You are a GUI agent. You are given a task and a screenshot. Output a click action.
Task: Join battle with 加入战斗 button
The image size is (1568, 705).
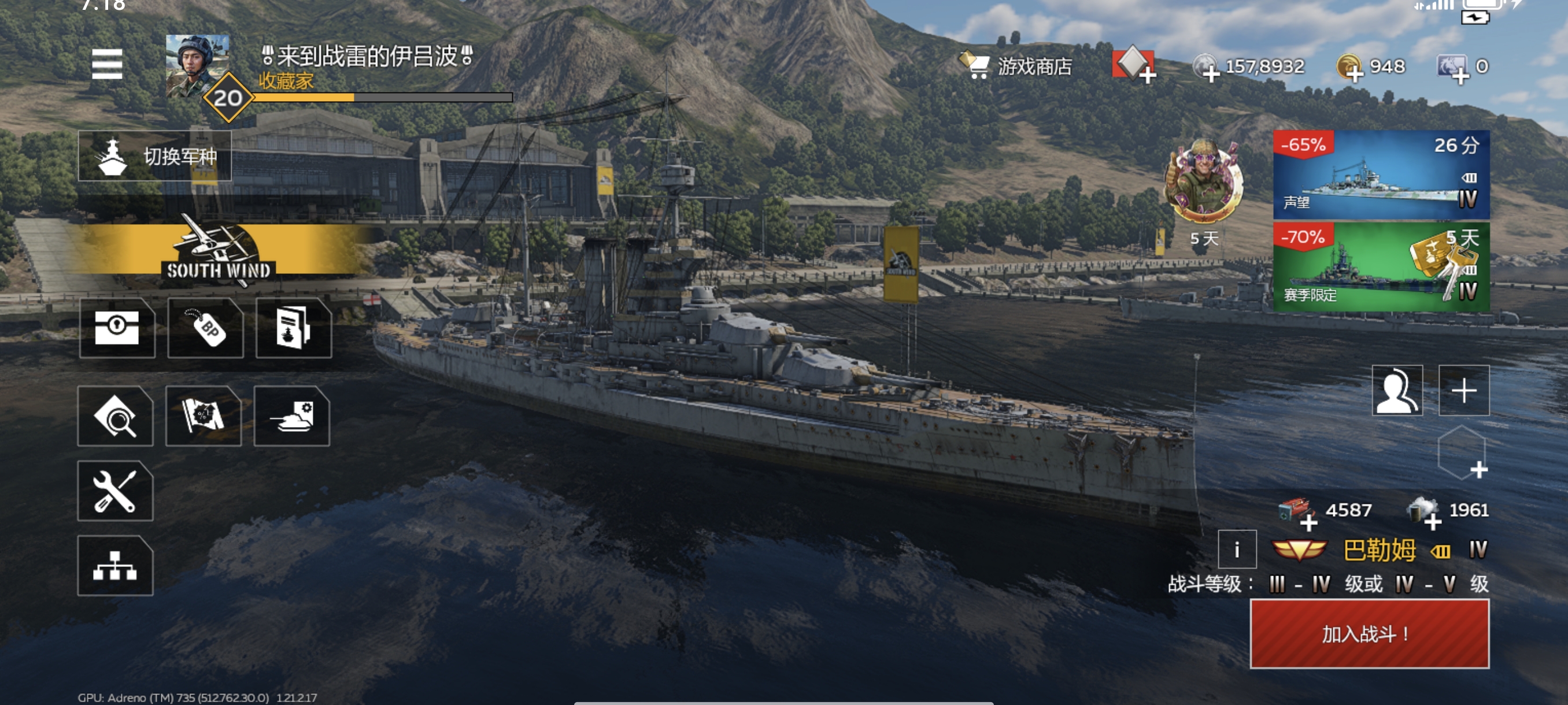click(x=1370, y=634)
